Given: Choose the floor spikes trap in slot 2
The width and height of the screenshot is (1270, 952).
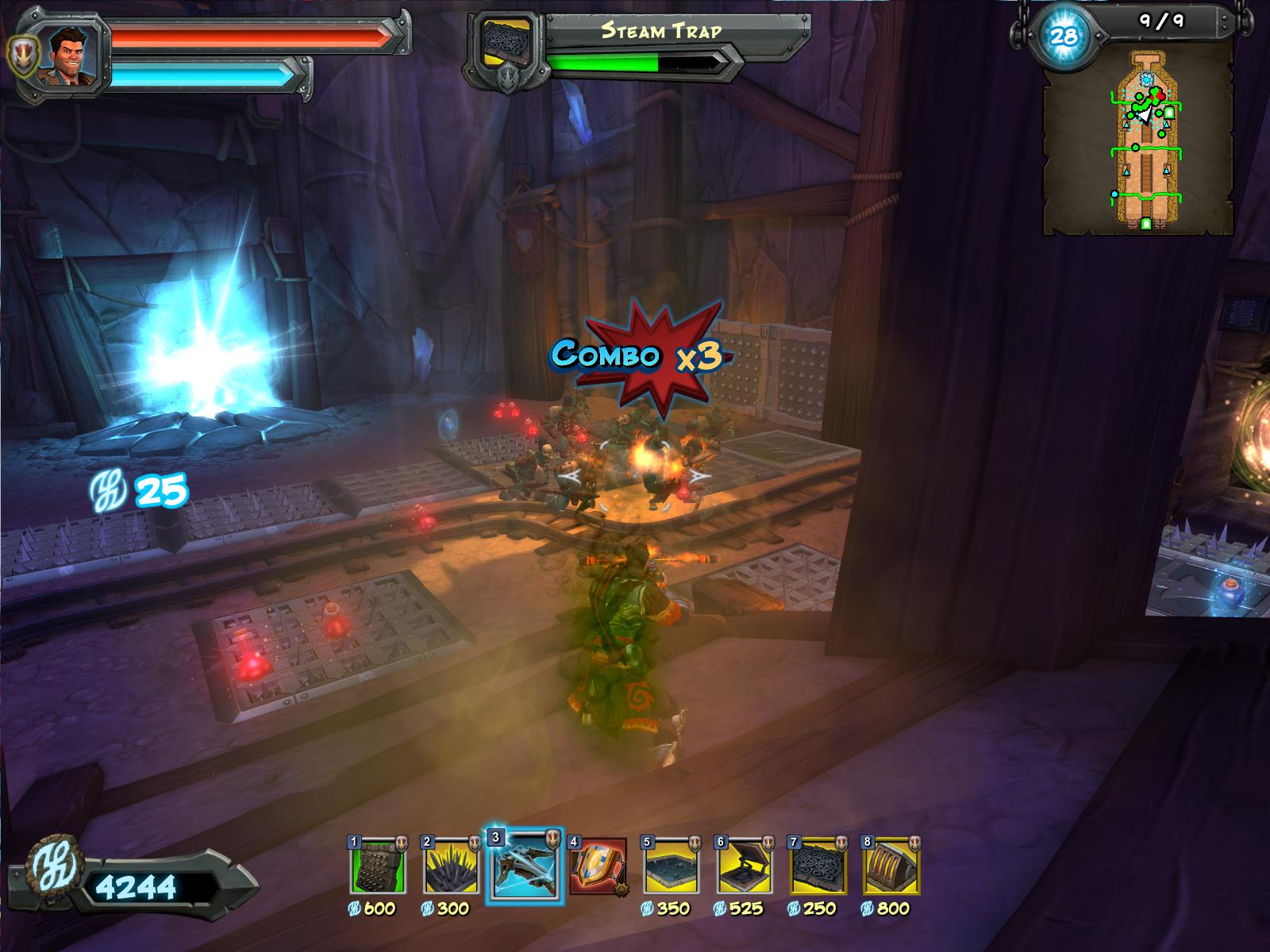Looking at the screenshot, I should pyautogui.click(x=450, y=866).
